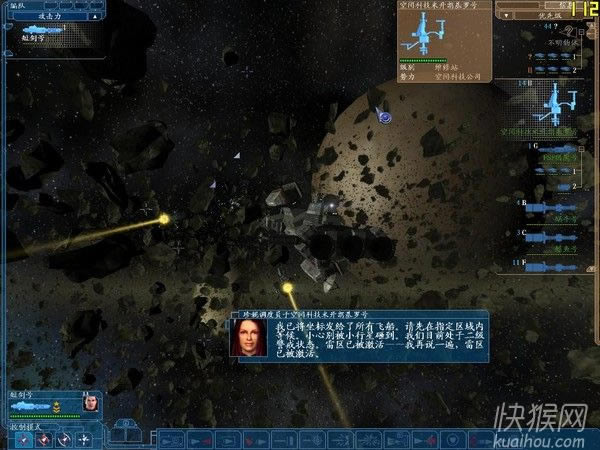This screenshot has height=450, width=600.
Task: Choose the ship labeled F in the contact list
Action: 552,264
